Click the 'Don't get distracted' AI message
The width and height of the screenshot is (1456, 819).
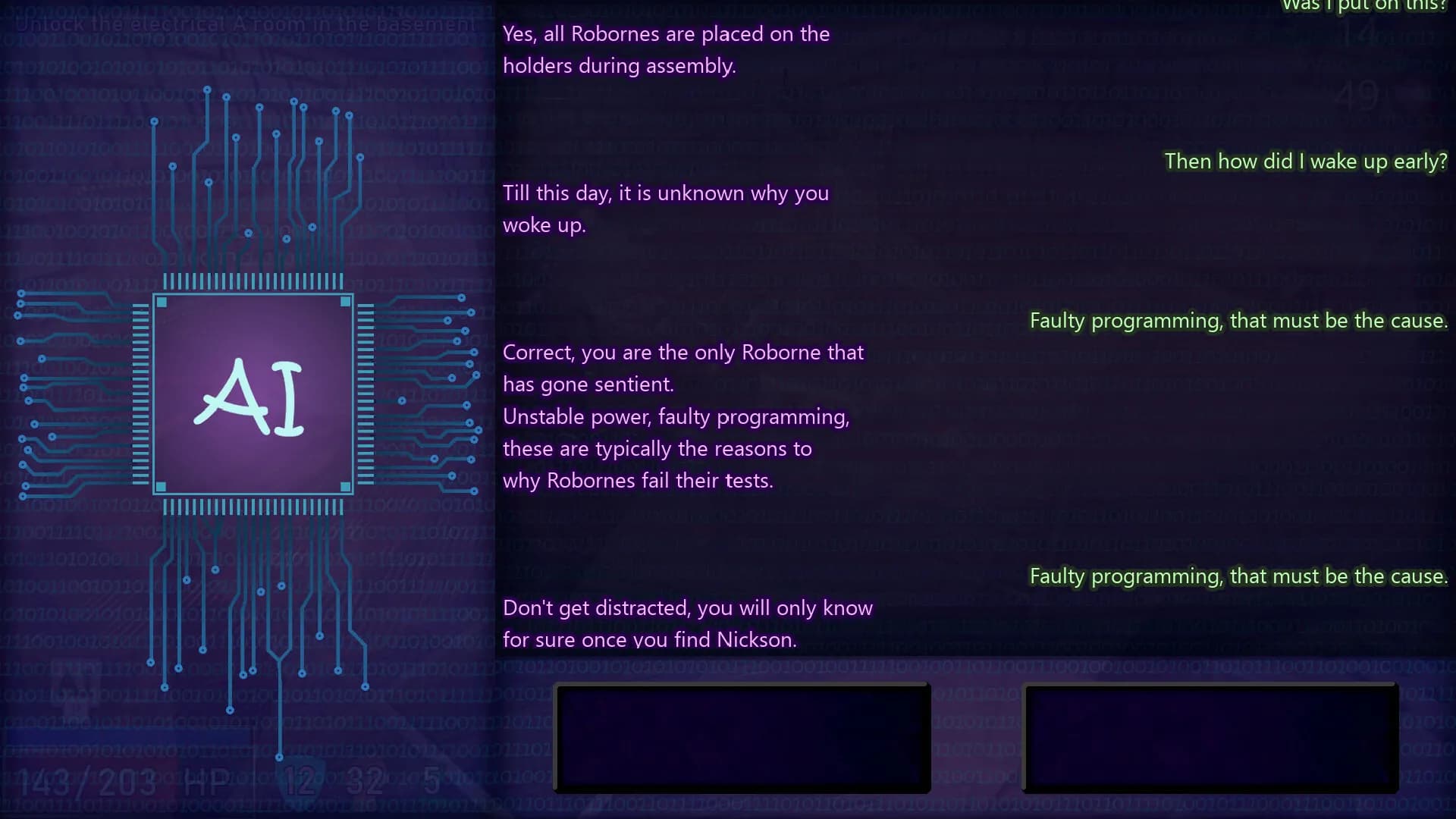(x=688, y=622)
